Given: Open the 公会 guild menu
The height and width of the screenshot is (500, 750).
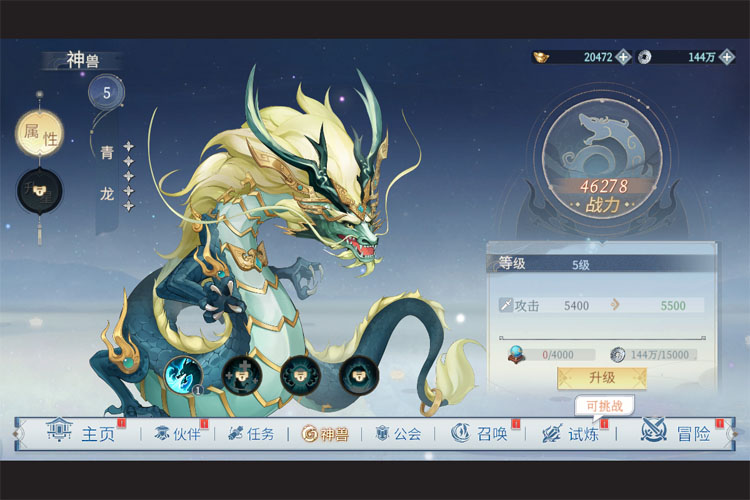Looking at the screenshot, I should tap(399, 434).
